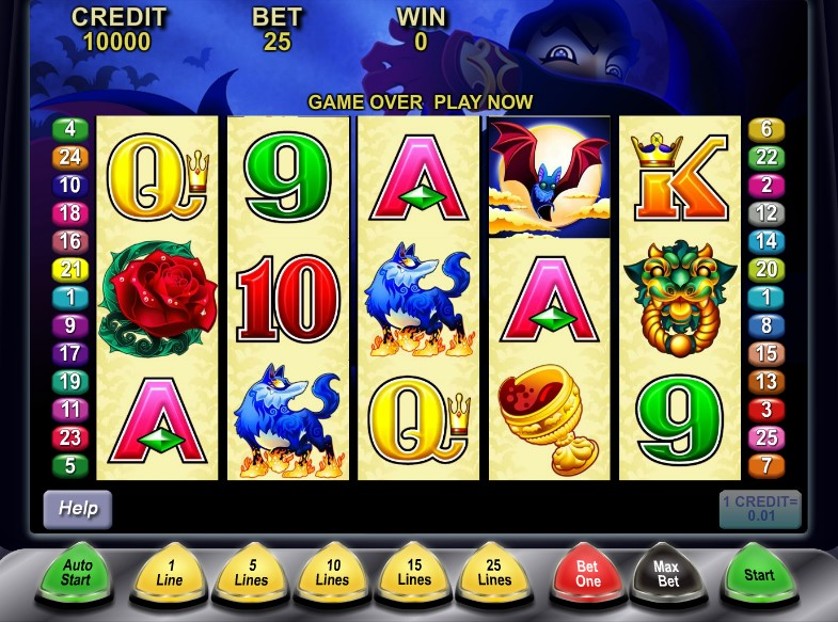838x622 pixels.
Task: Select the 1 Line bet option
Action: pos(170,575)
